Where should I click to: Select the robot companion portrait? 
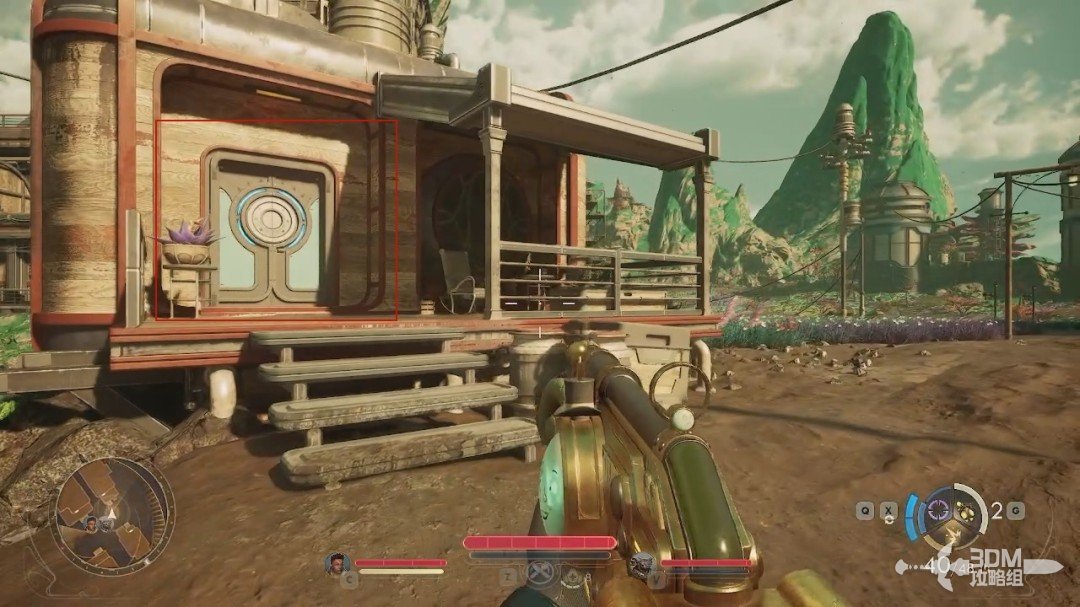(642, 566)
